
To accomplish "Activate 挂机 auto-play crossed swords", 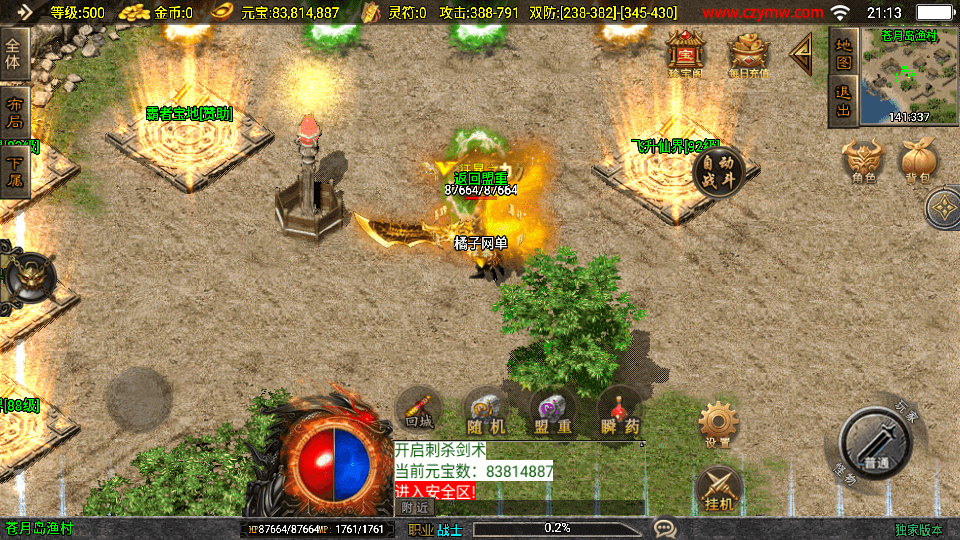I will pos(717,487).
